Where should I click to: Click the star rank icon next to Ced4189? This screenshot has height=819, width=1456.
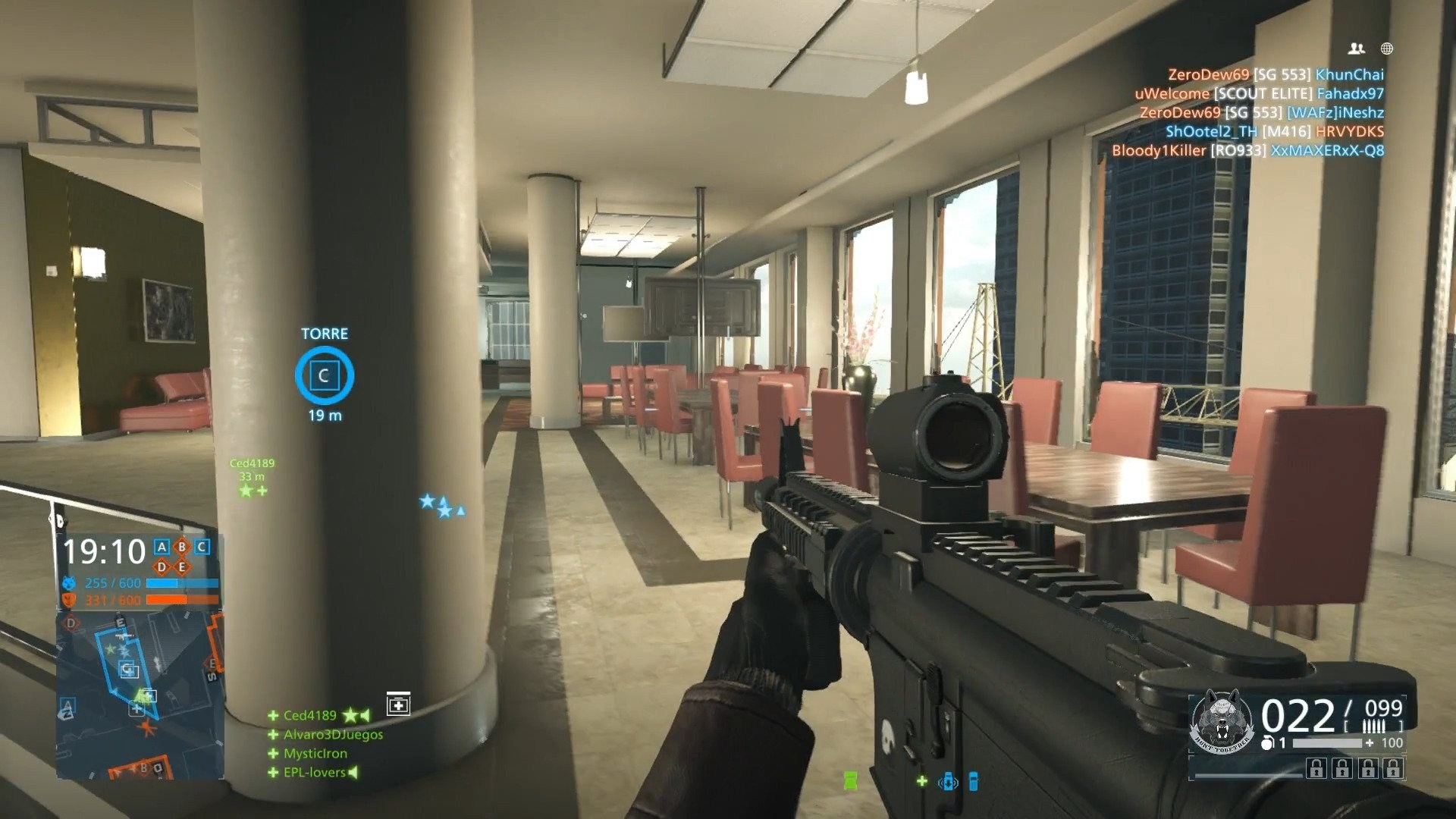(350, 716)
